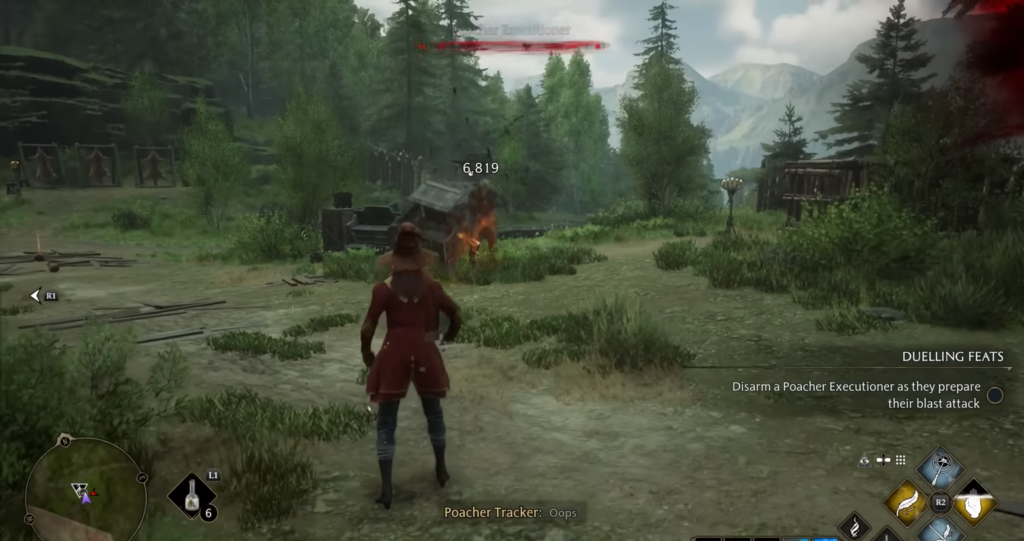
Task: Cast the yellow open-hand spell
Action: (x=975, y=502)
